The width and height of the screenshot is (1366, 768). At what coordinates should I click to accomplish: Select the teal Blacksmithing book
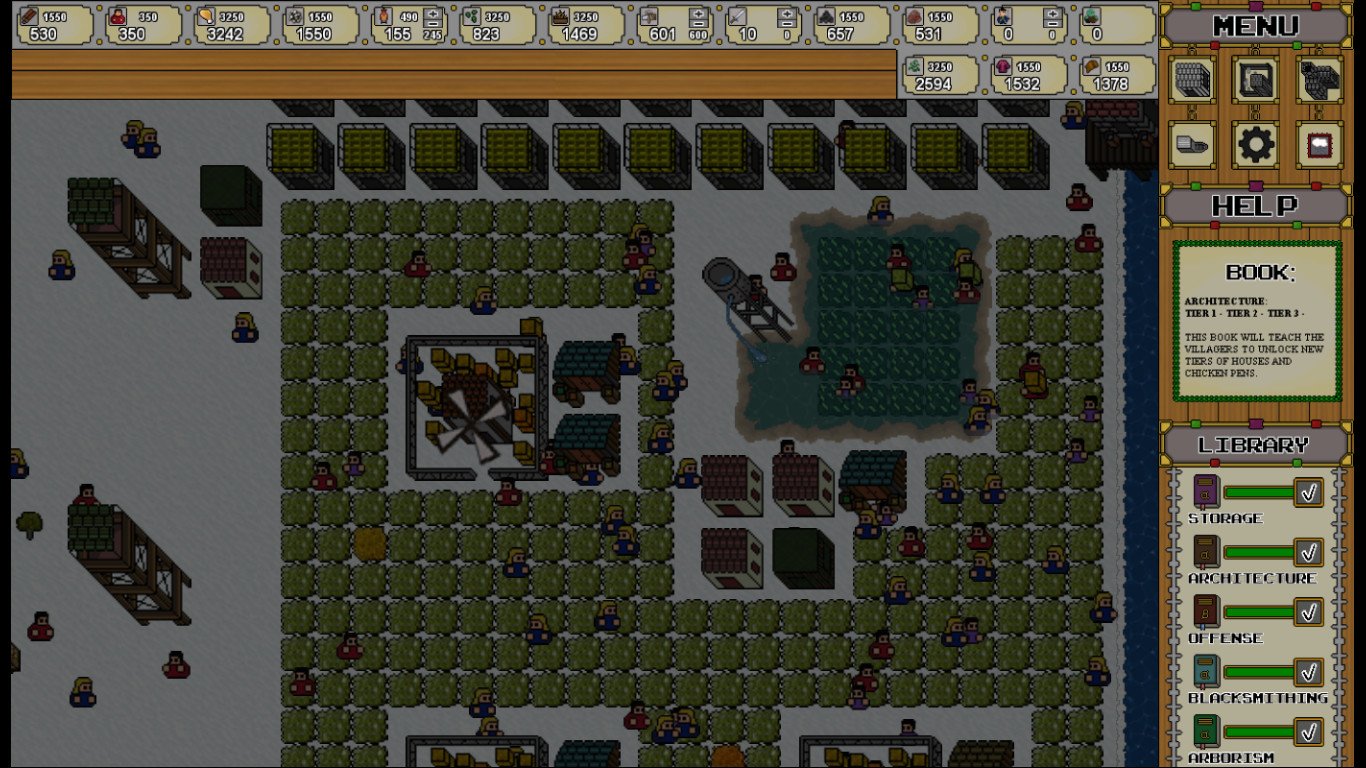click(1206, 672)
